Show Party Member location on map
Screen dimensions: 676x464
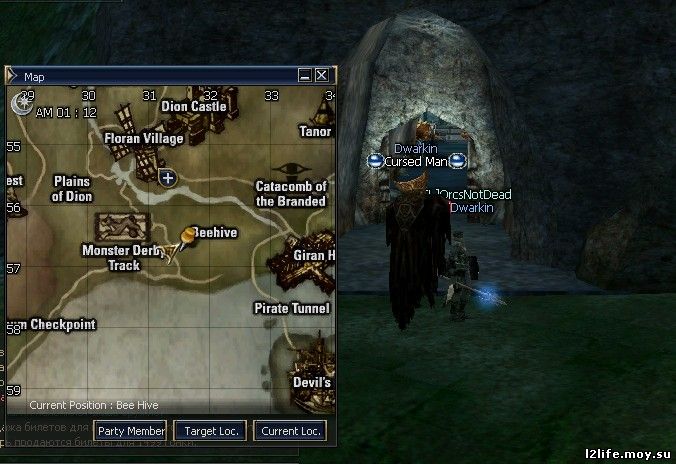(x=131, y=431)
